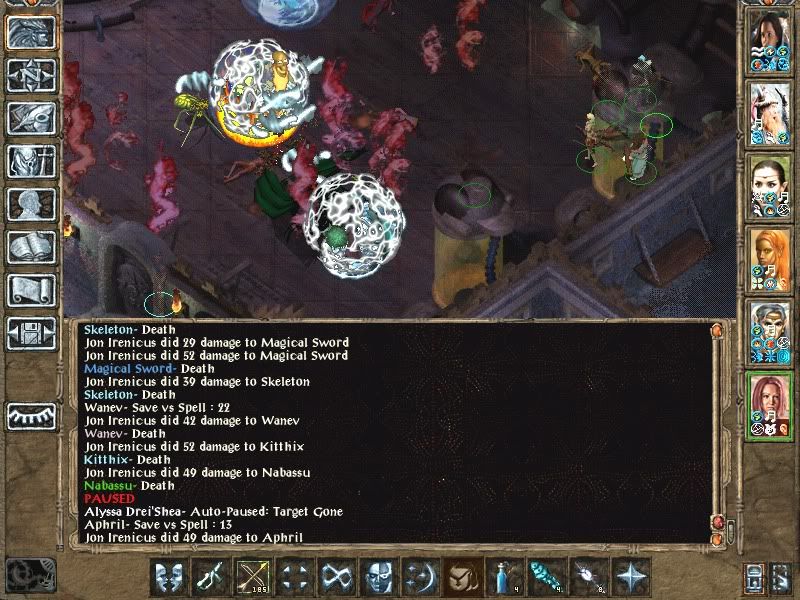Screen dimensions: 800x600
Task: Open the journal with the quill button
Action: pos(31,118)
